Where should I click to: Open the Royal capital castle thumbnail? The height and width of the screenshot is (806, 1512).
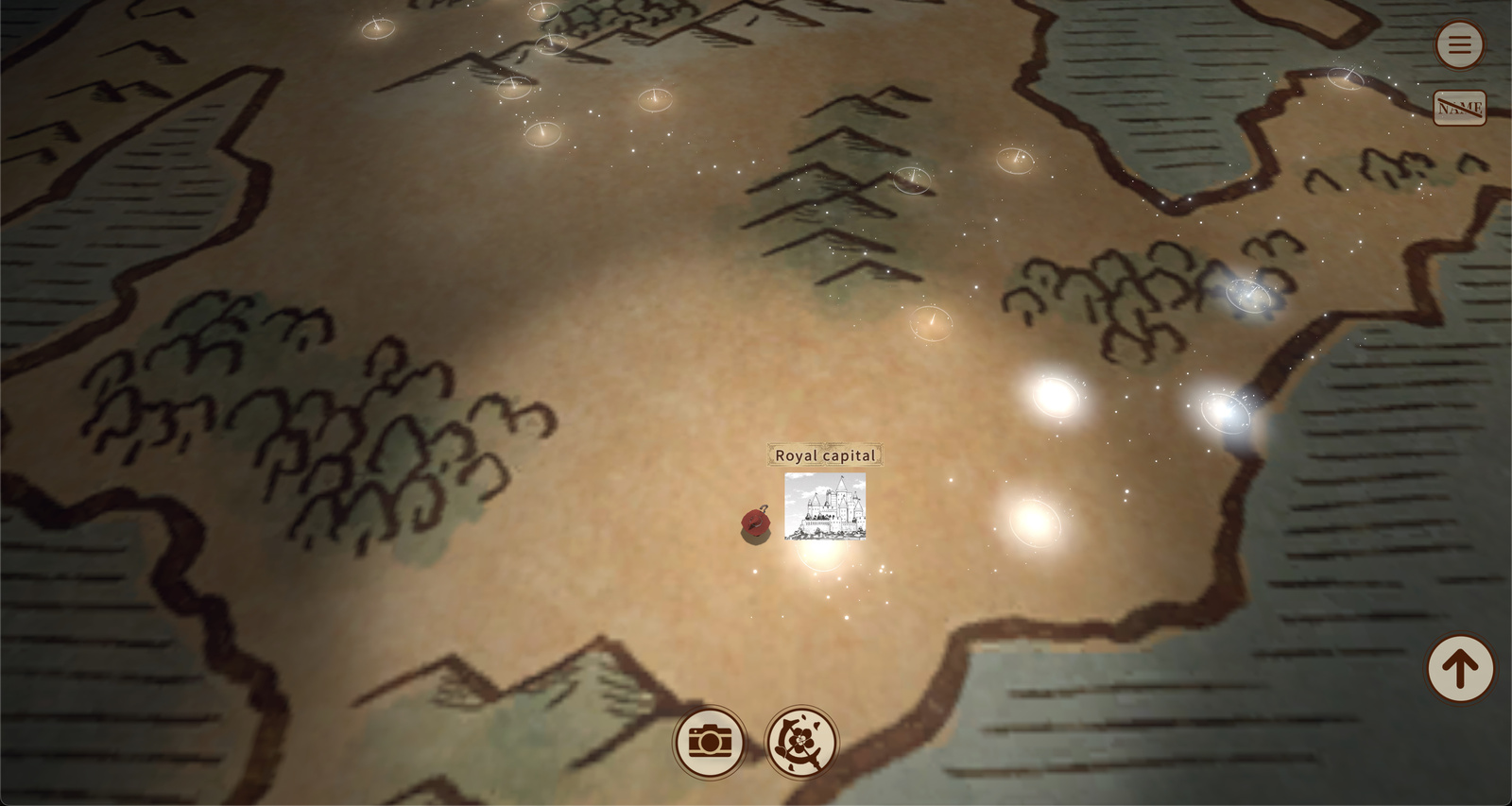tap(825, 506)
